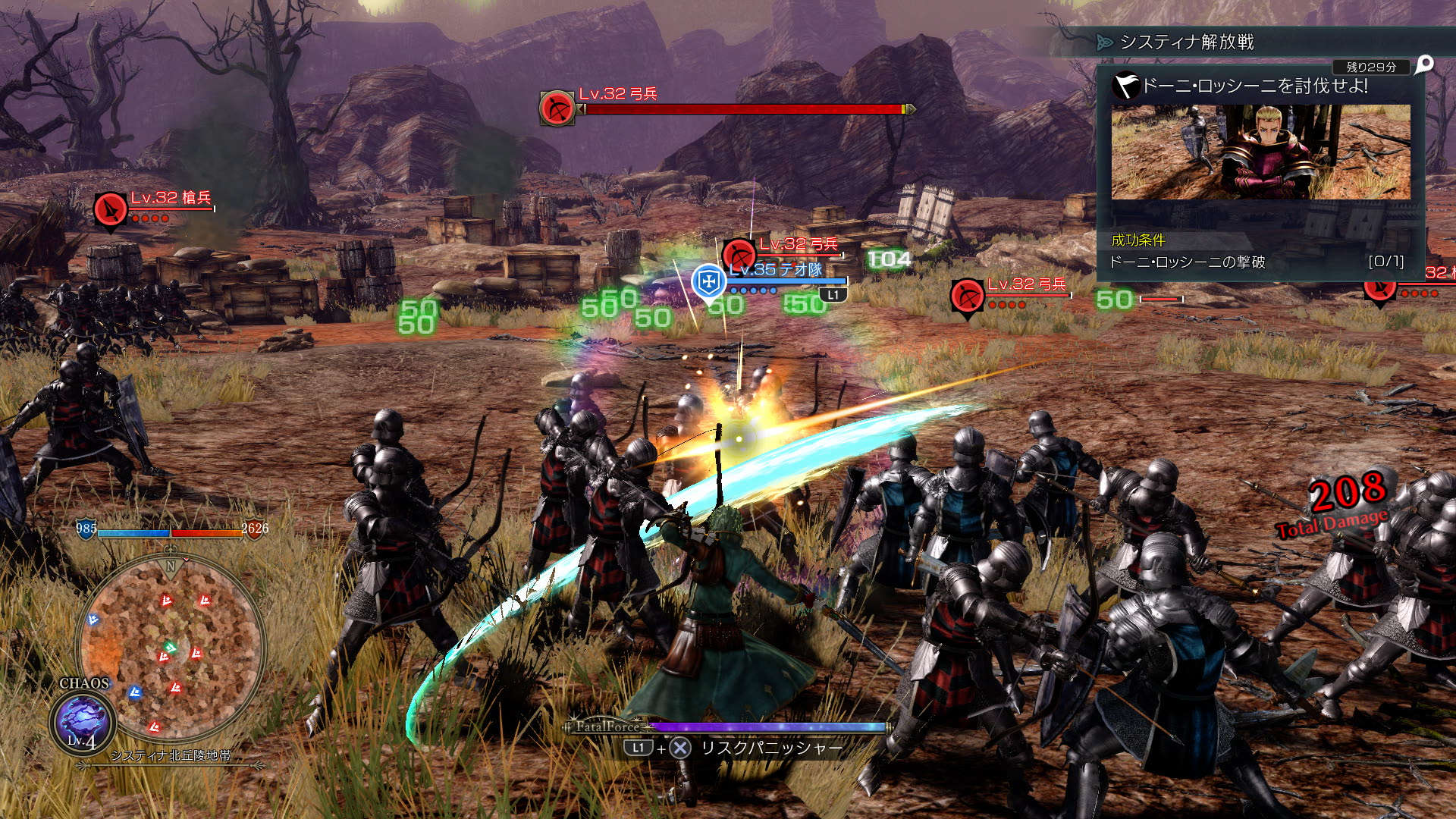
Task: Select the Lv.35 テオ隊 blue shield marker
Action: point(708,282)
